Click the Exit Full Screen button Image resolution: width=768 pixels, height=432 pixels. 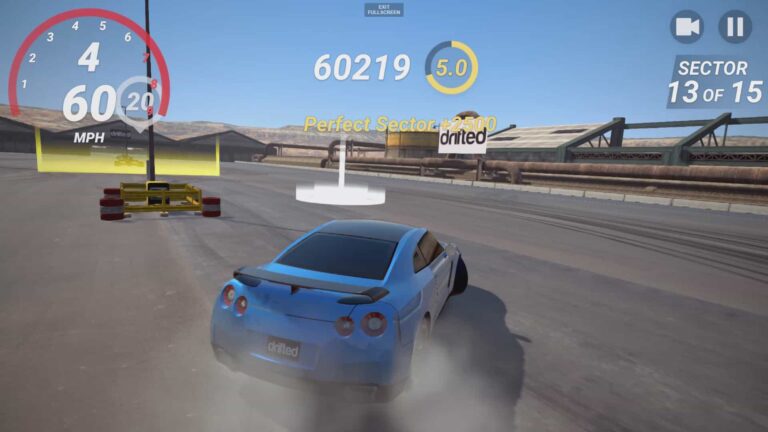pyautogui.click(x=384, y=10)
